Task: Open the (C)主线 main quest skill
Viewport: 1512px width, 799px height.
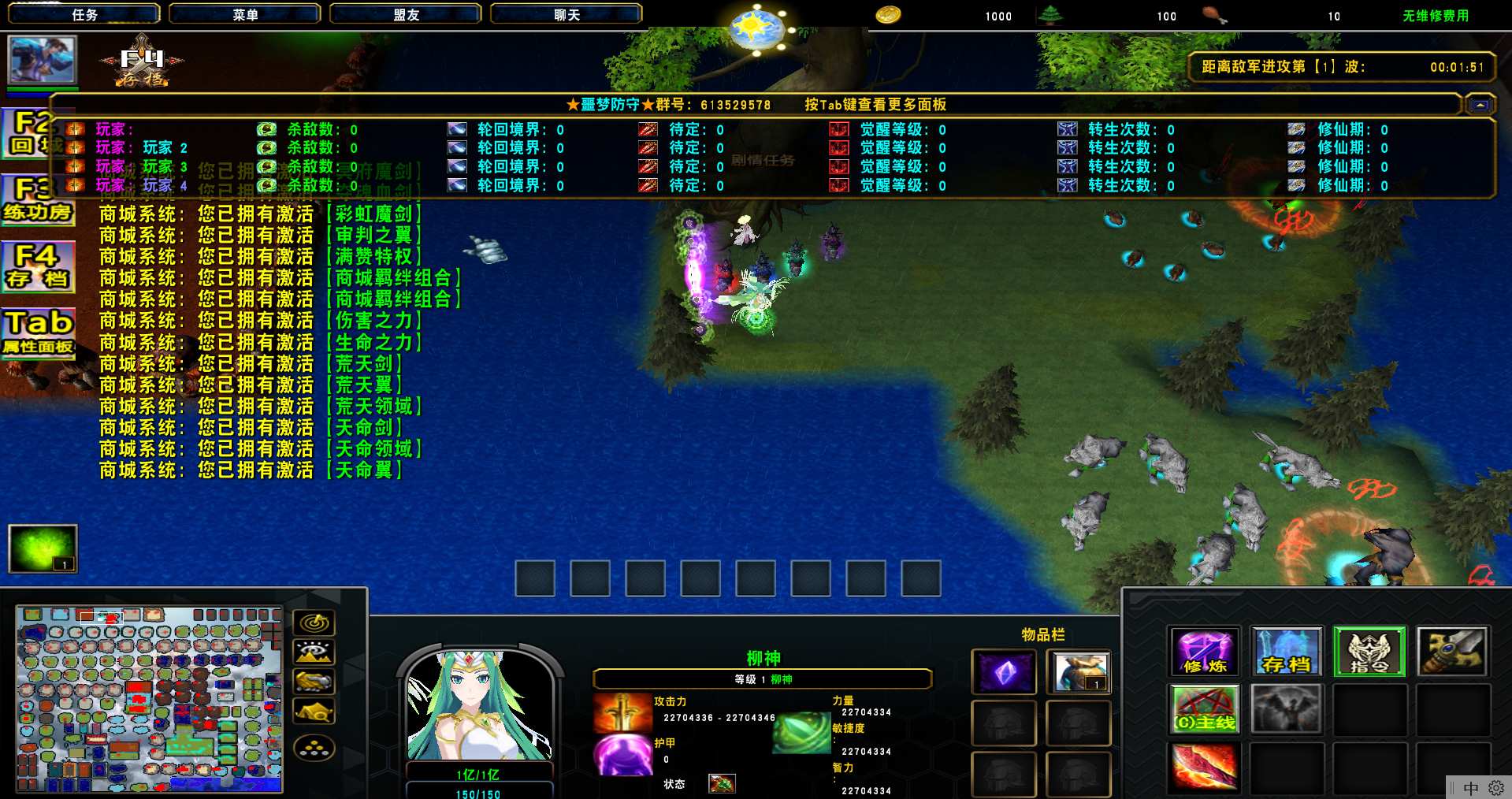Action: coord(1204,709)
